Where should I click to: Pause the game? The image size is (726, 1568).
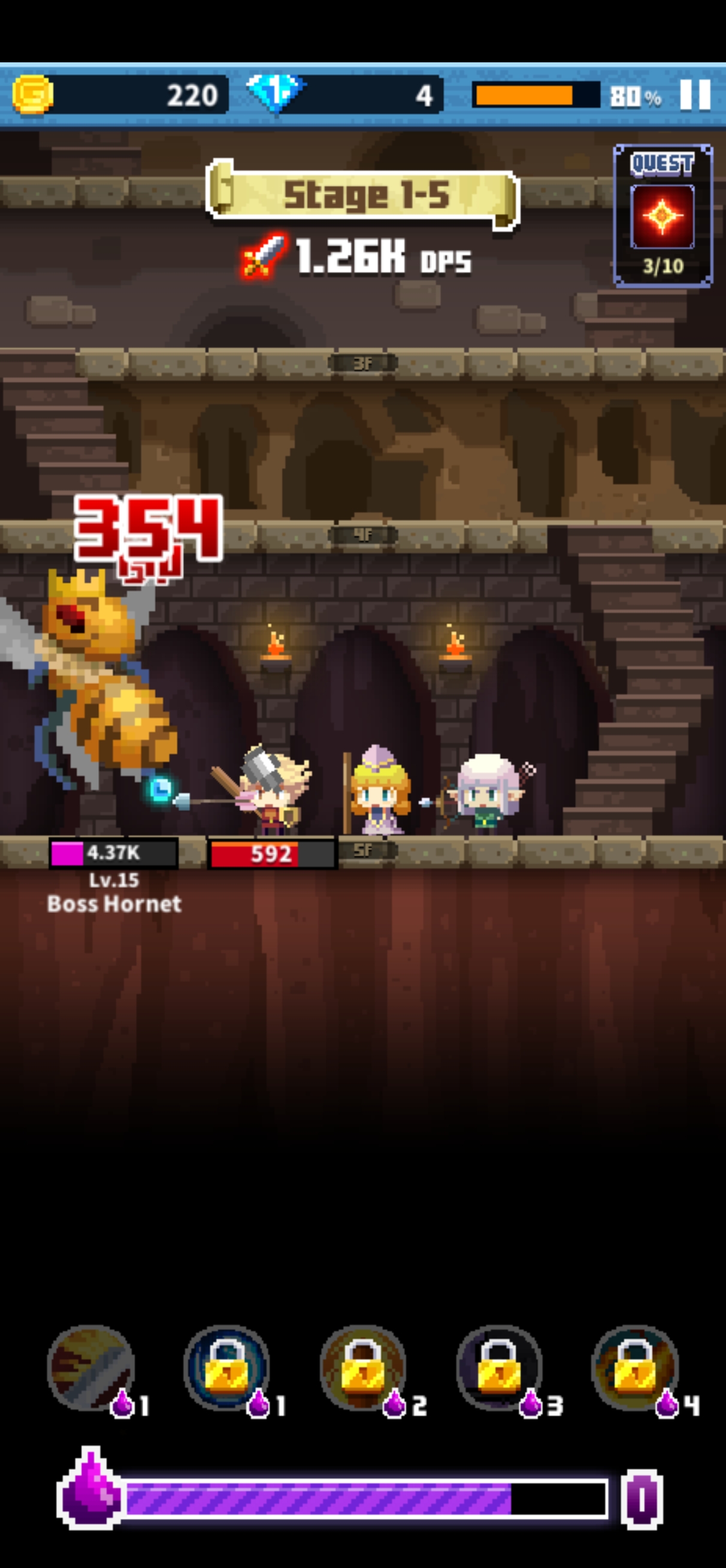point(694,95)
